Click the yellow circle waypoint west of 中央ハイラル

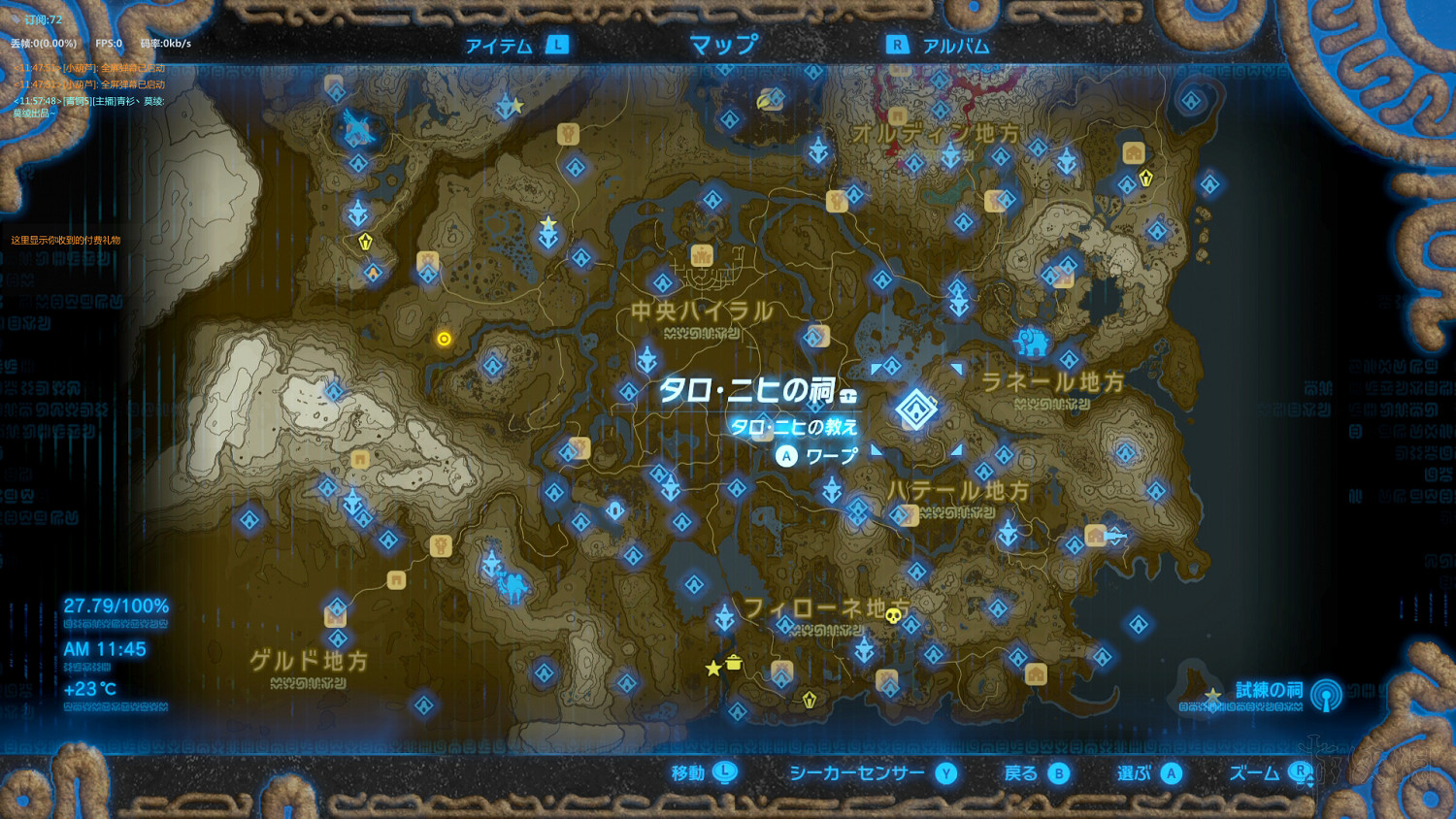(443, 338)
